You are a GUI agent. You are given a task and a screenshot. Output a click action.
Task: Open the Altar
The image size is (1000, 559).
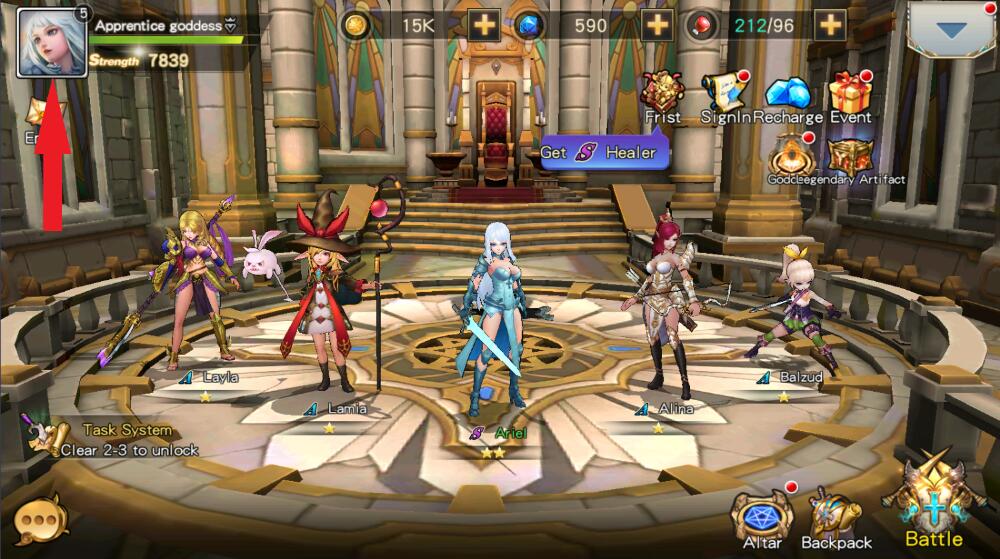coord(762,516)
